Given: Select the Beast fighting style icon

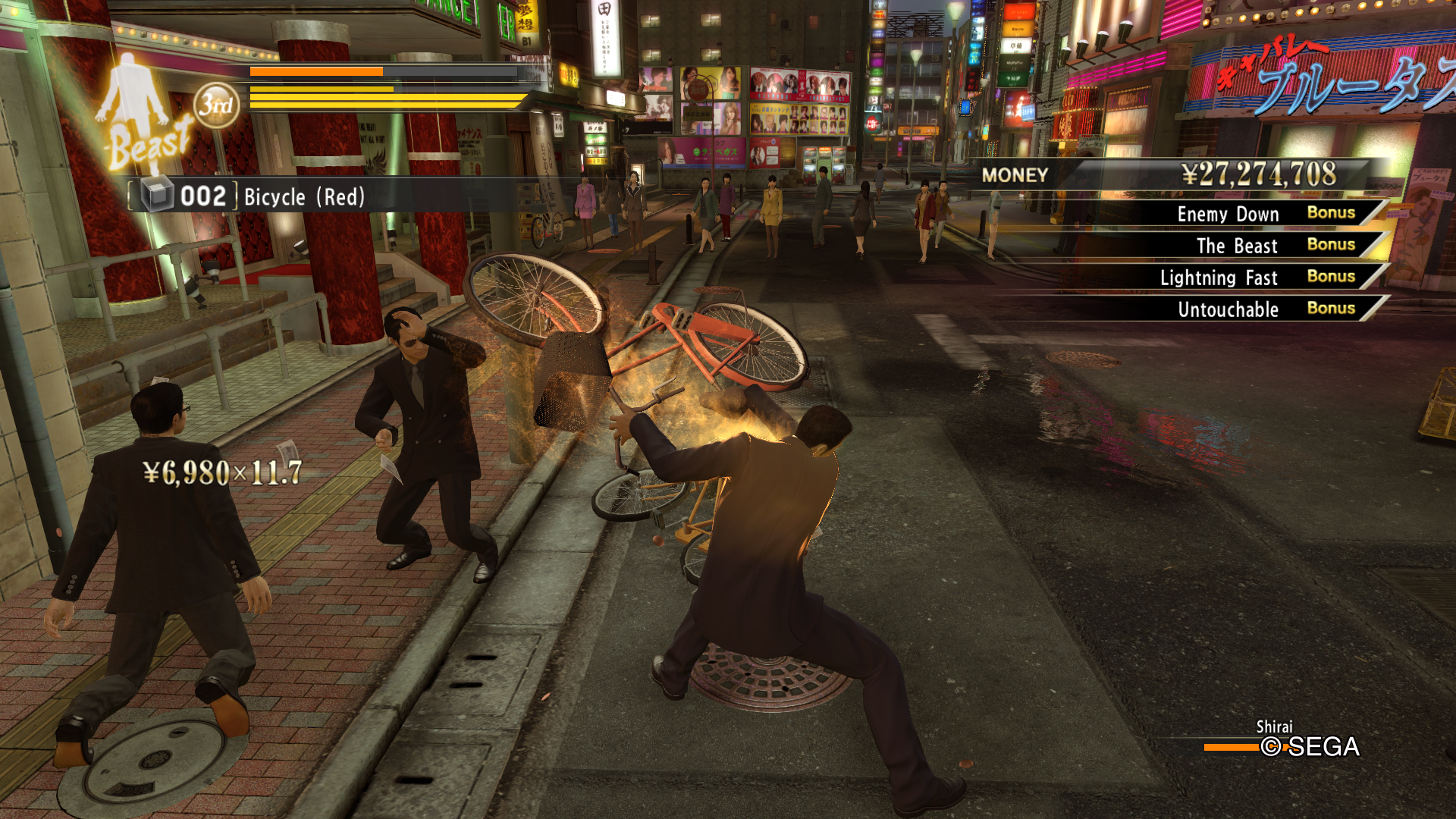Looking at the screenshot, I should (140, 114).
